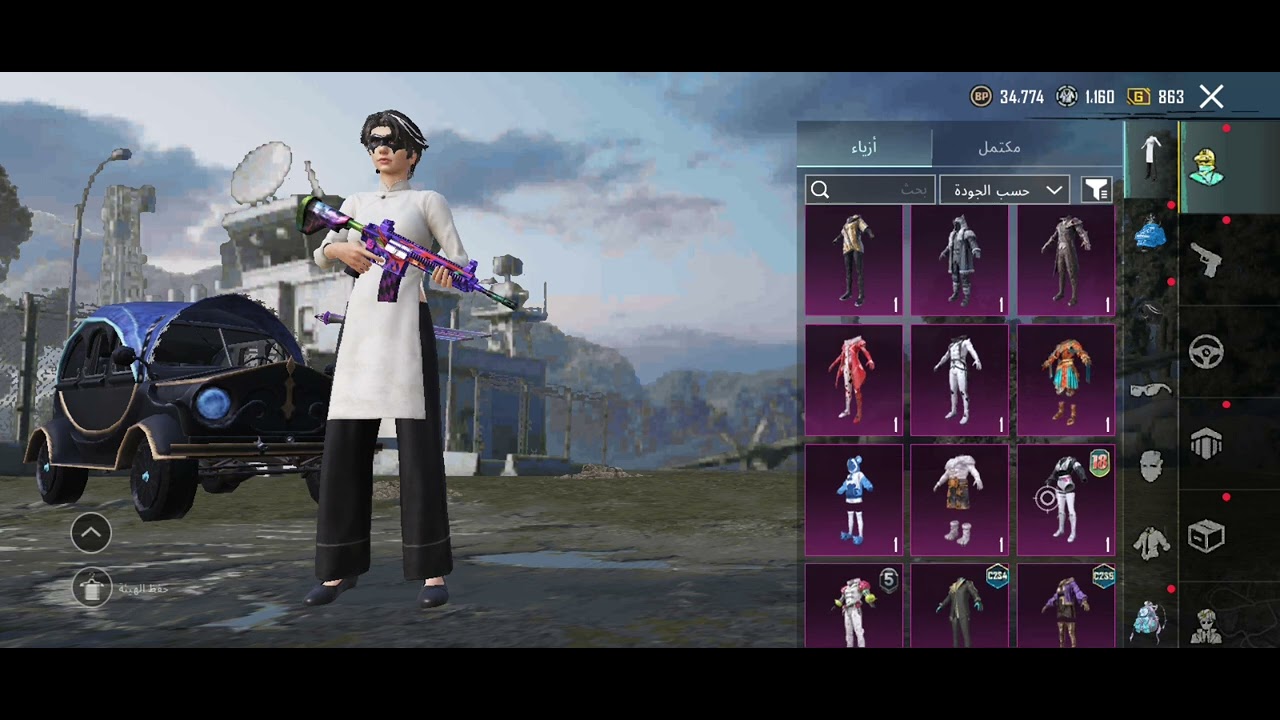Open the مكتمل tab
Screen dimensions: 1280x720
click(x=998, y=147)
